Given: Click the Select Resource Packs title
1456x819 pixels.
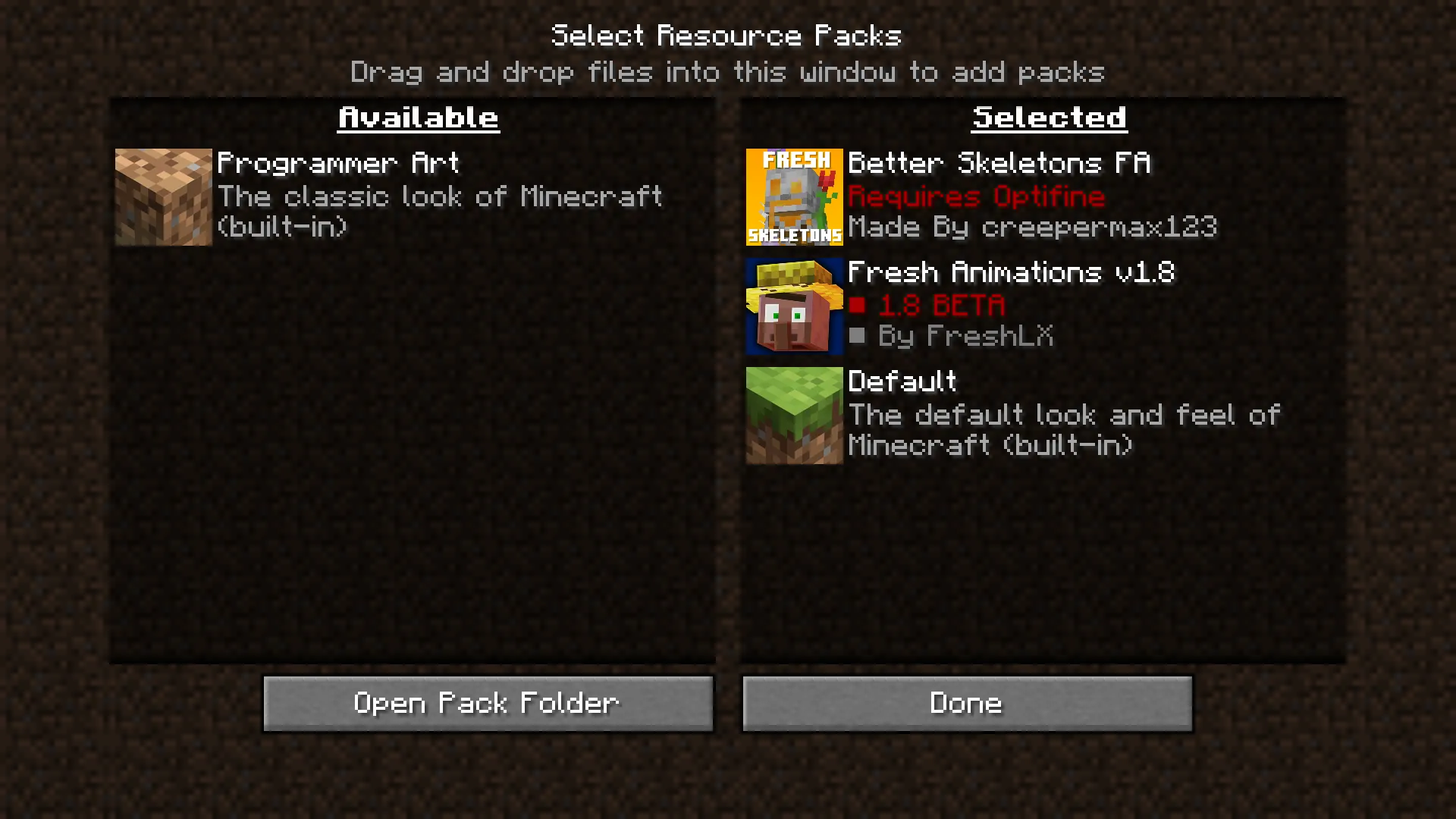Looking at the screenshot, I should (x=727, y=34).
